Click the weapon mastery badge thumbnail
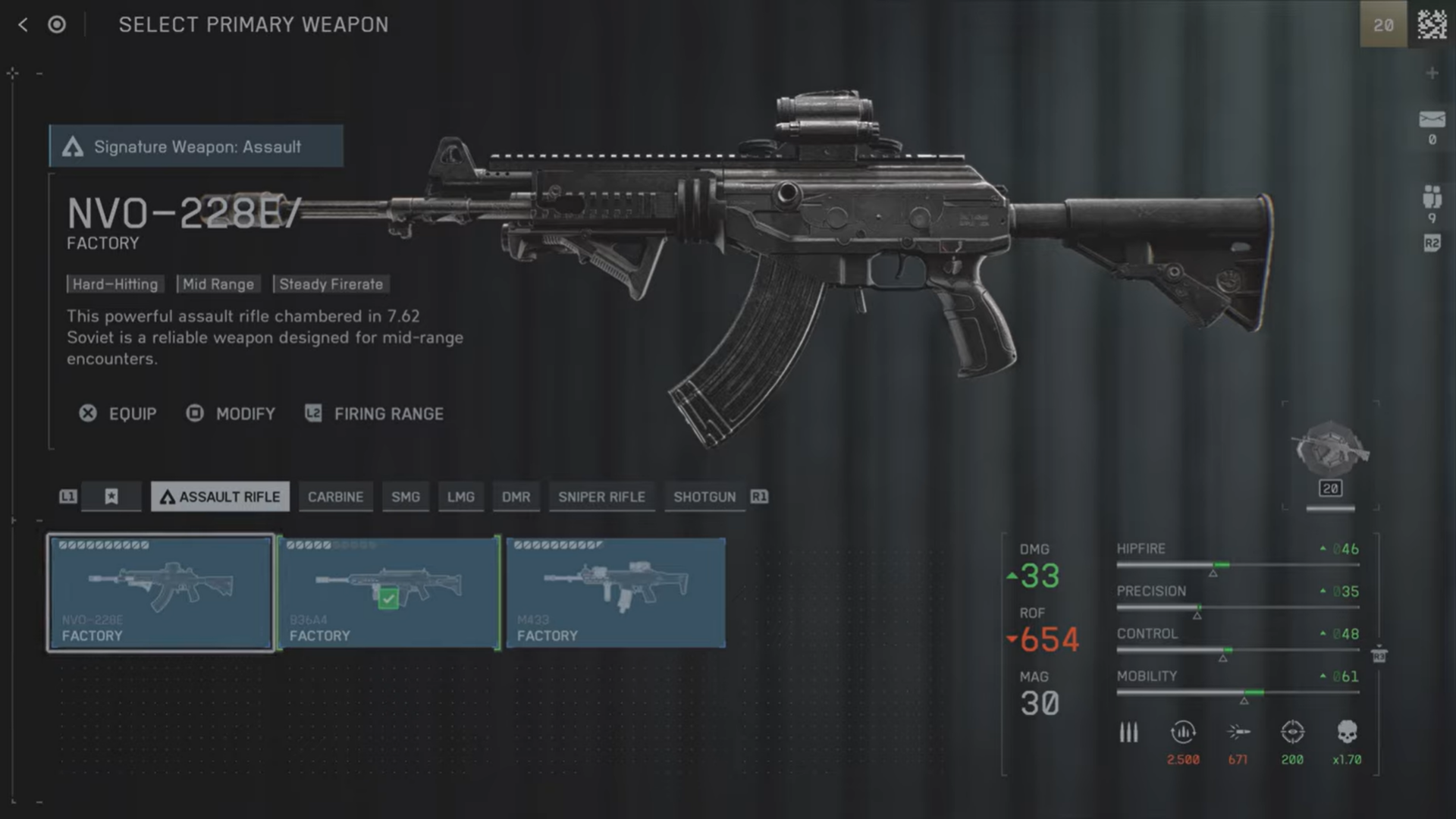 pyautogui.click(x=1331, y=451)
